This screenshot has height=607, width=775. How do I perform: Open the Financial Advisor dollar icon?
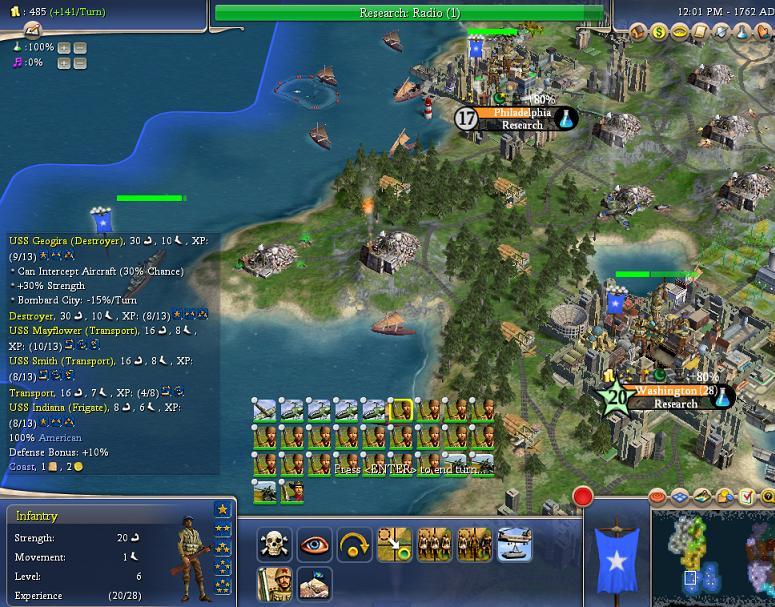click(659, 33)
